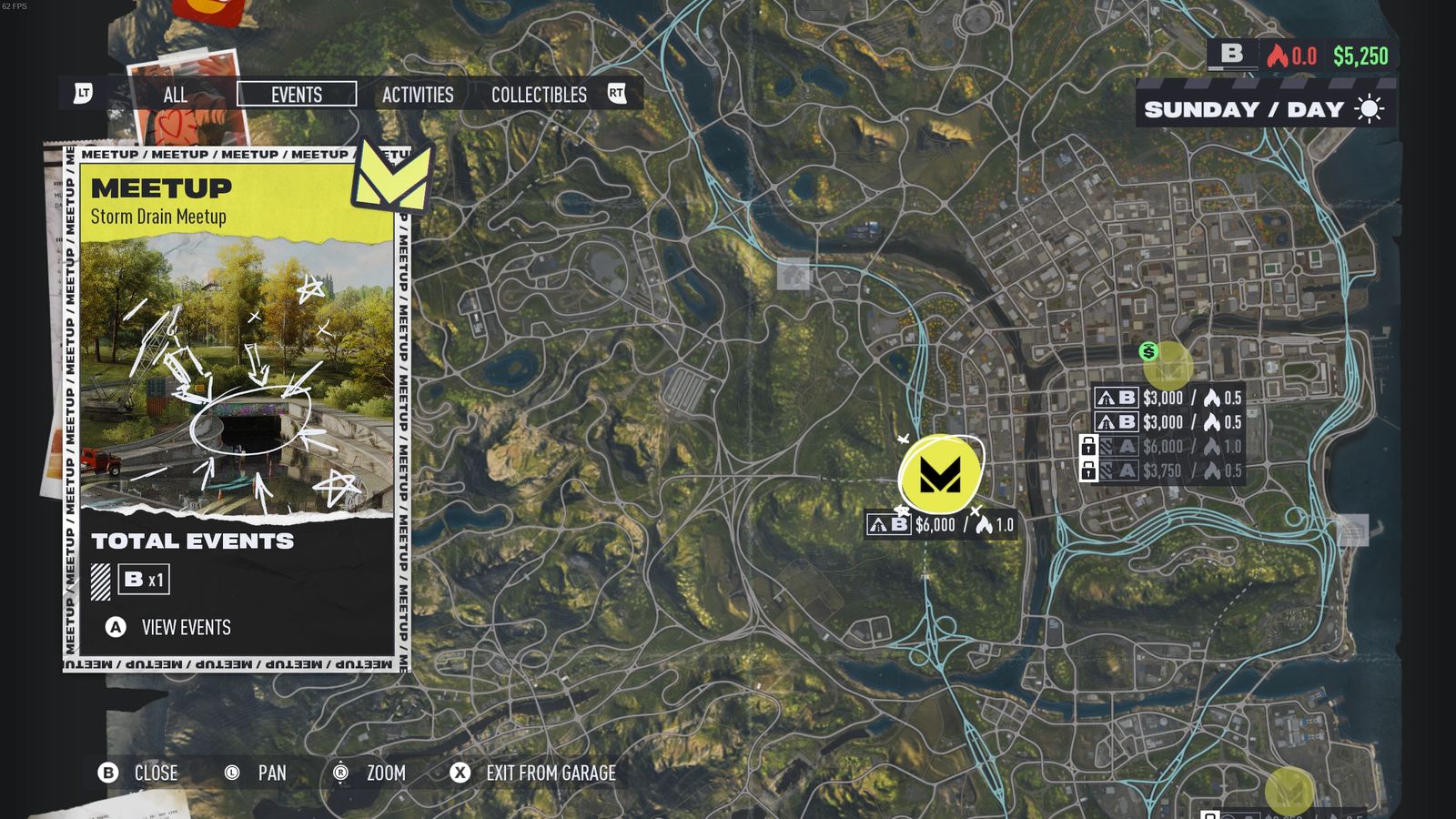Screen dimensions: 1456x819
Task: Click the Storm Drain Meetup map marker
Action: pyautogui.click(x=940, y=475)
